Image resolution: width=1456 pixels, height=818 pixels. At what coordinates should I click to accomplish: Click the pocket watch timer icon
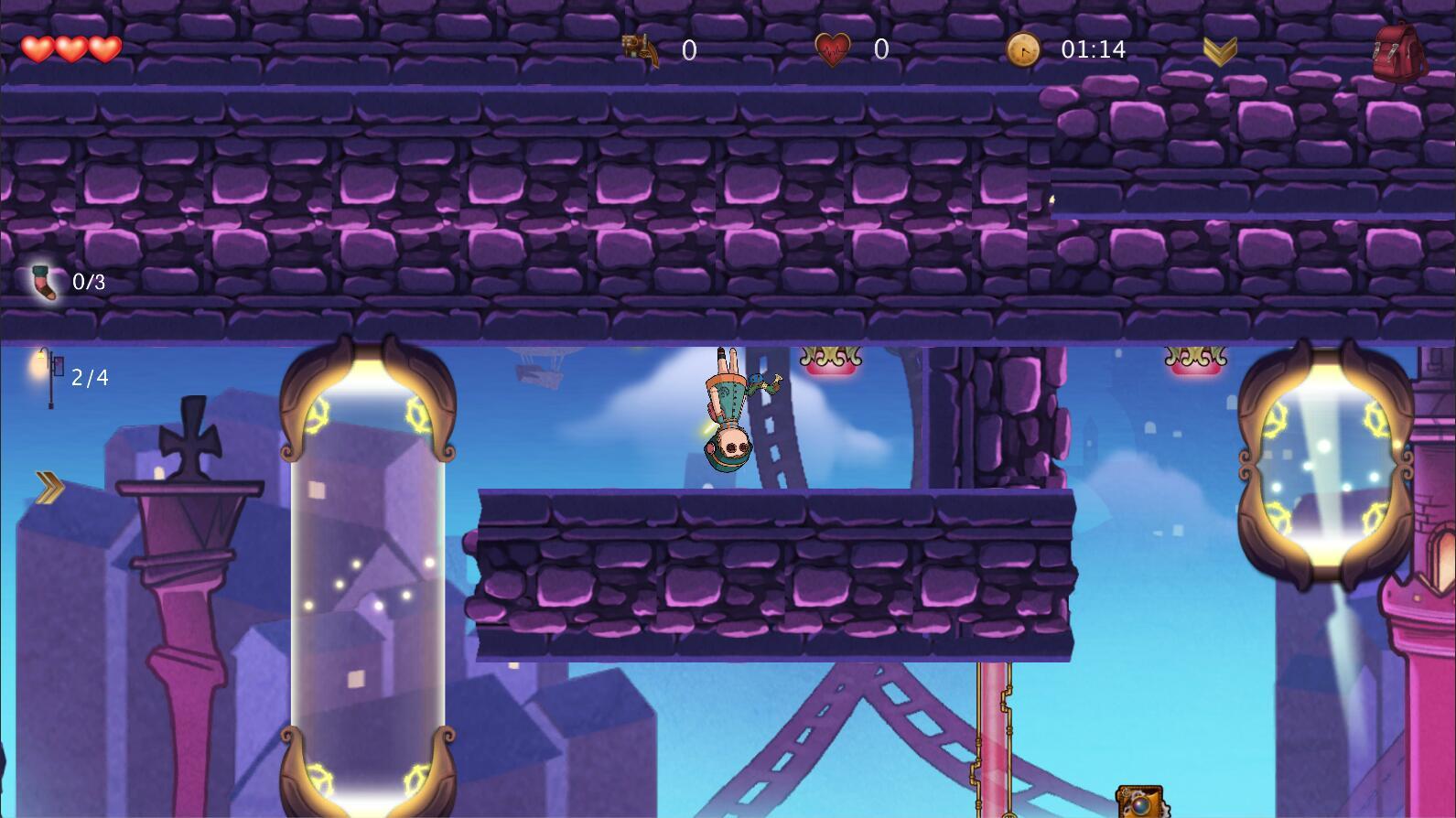tap(1022, 51)
